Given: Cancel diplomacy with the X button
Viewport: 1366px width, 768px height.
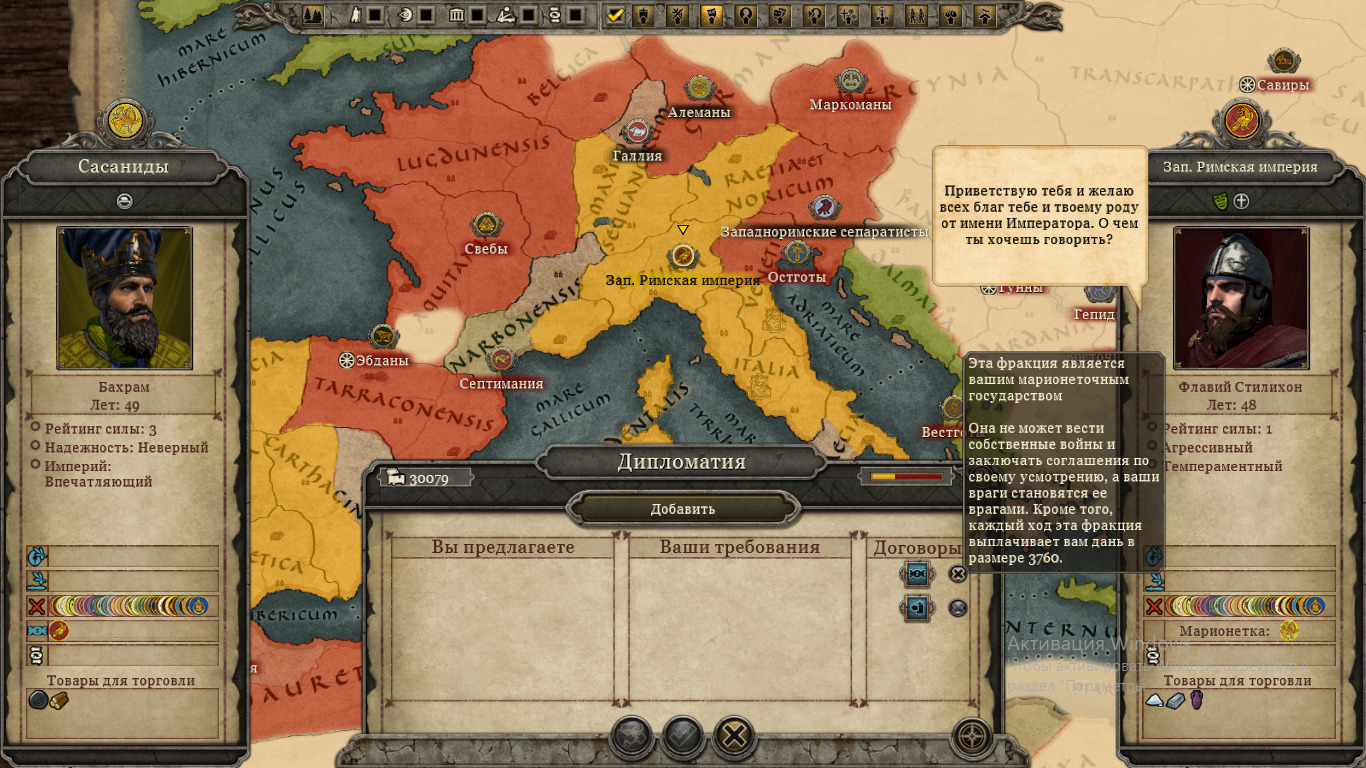Looking at the screenshot, I should coord(734,737).
